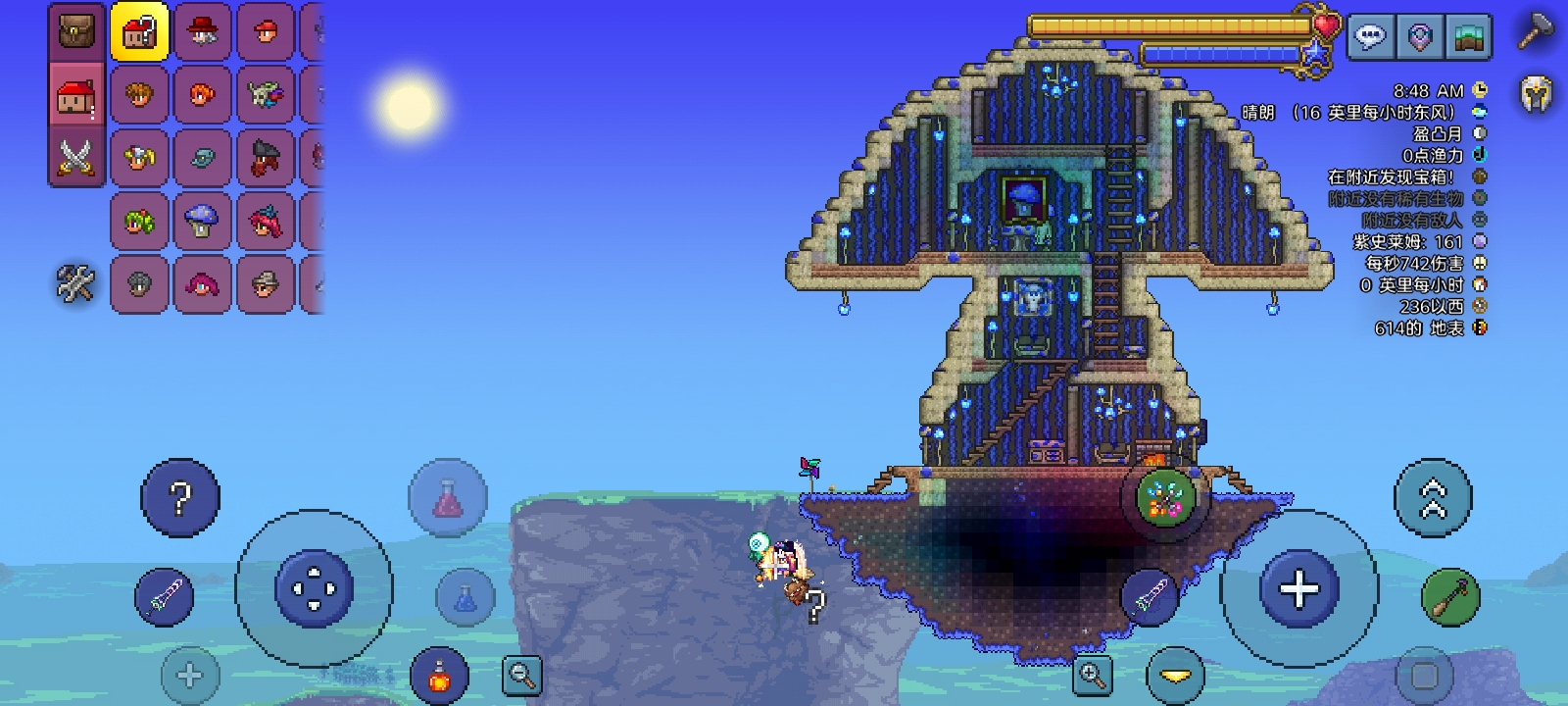
Task: Tap the map pin button
Action: 1420,37
